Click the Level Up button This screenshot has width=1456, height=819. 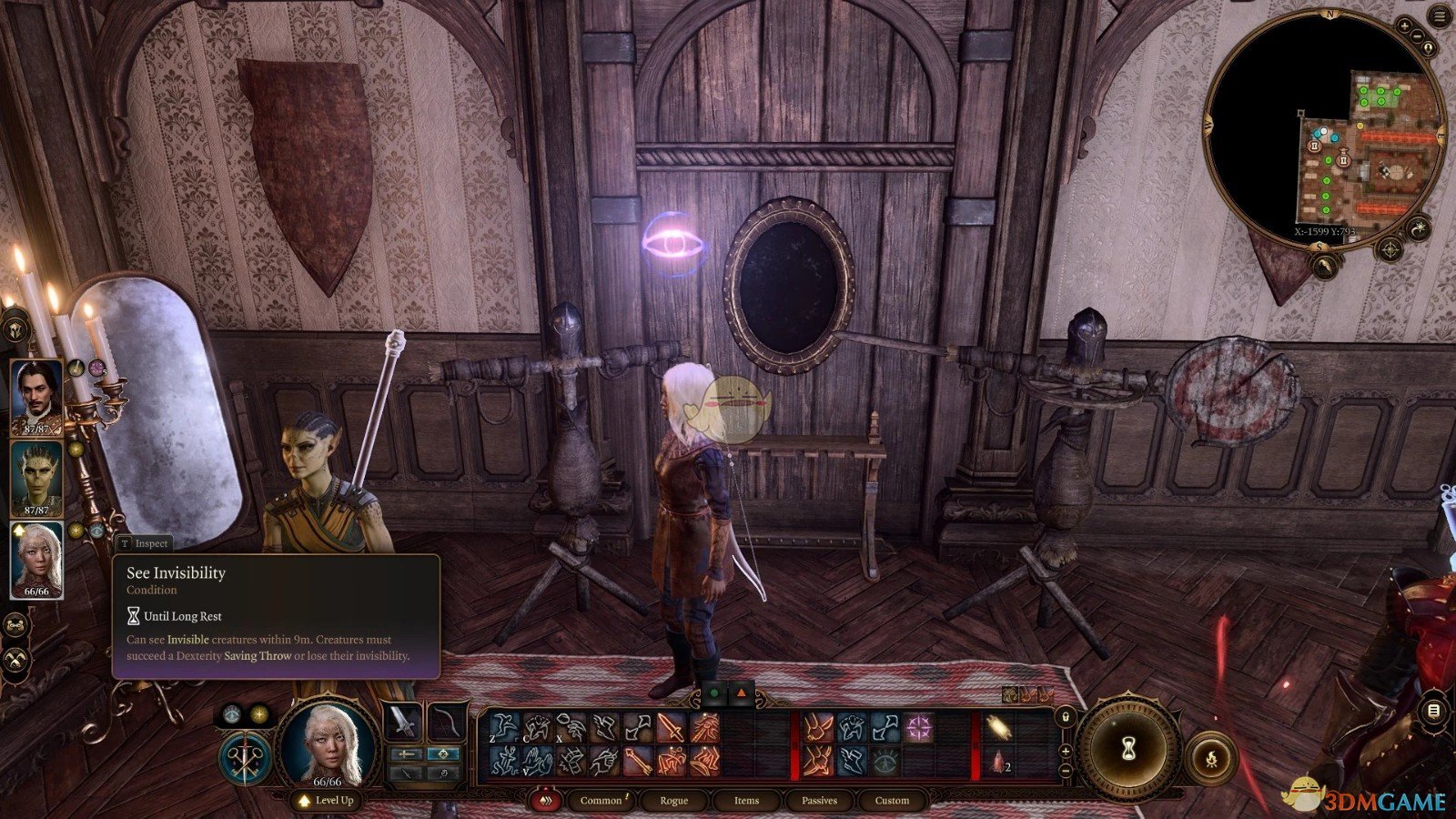coord(327,800)
